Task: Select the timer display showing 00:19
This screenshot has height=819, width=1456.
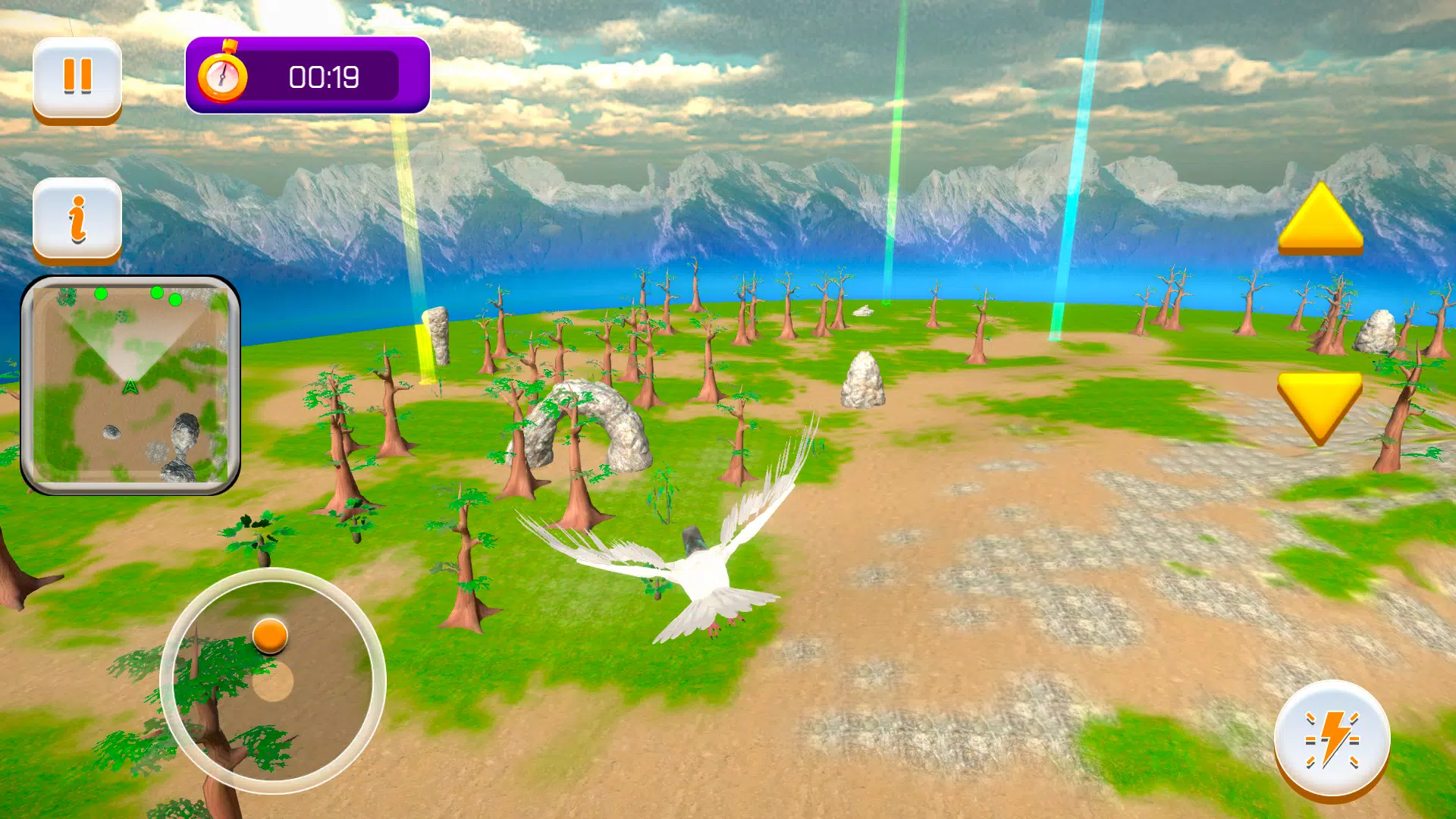Action: [326, 77]
